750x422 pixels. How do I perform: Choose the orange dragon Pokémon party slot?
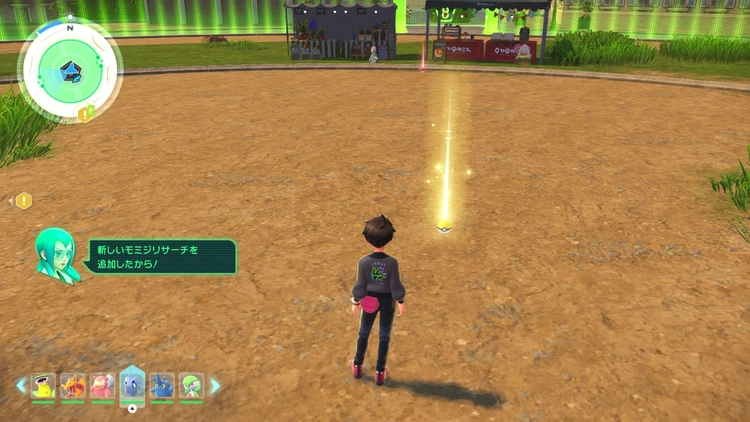coord(73,385)
